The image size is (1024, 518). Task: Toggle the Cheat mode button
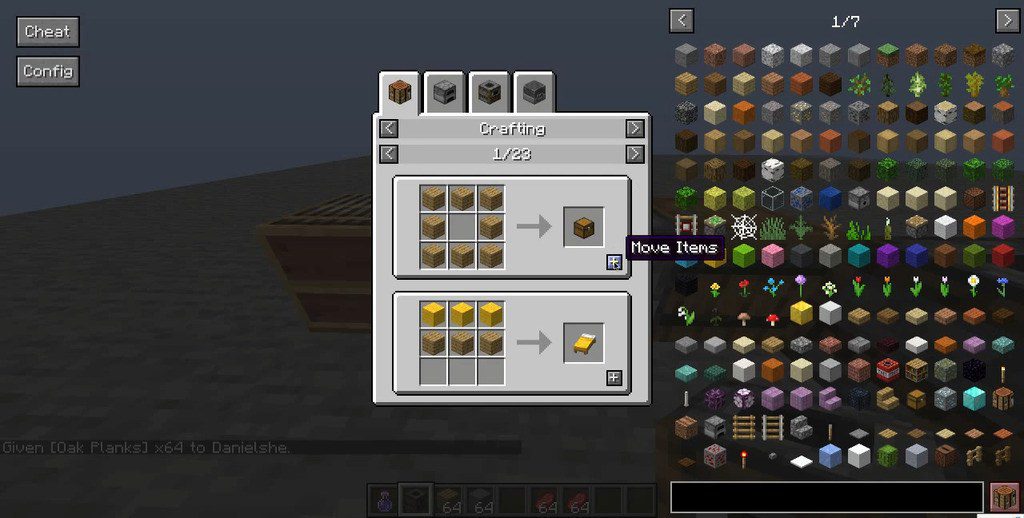click(x=47, y=31)
